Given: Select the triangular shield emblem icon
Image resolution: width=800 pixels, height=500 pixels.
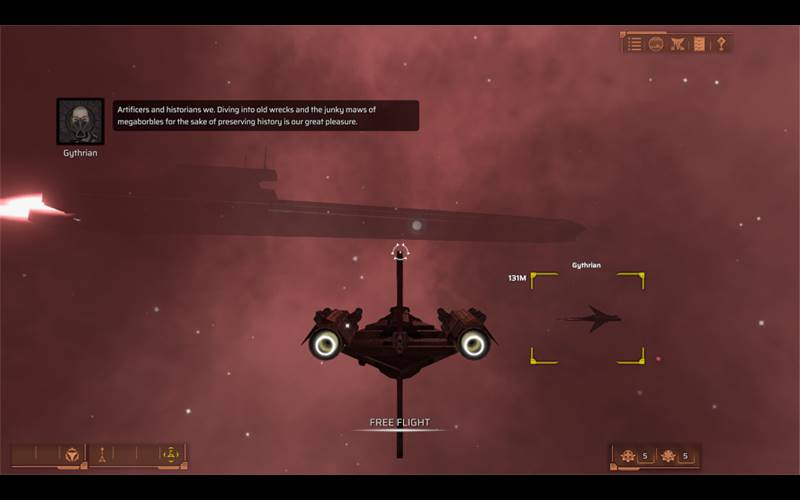Looking at the screenshot, I should (x=72, y=455).
